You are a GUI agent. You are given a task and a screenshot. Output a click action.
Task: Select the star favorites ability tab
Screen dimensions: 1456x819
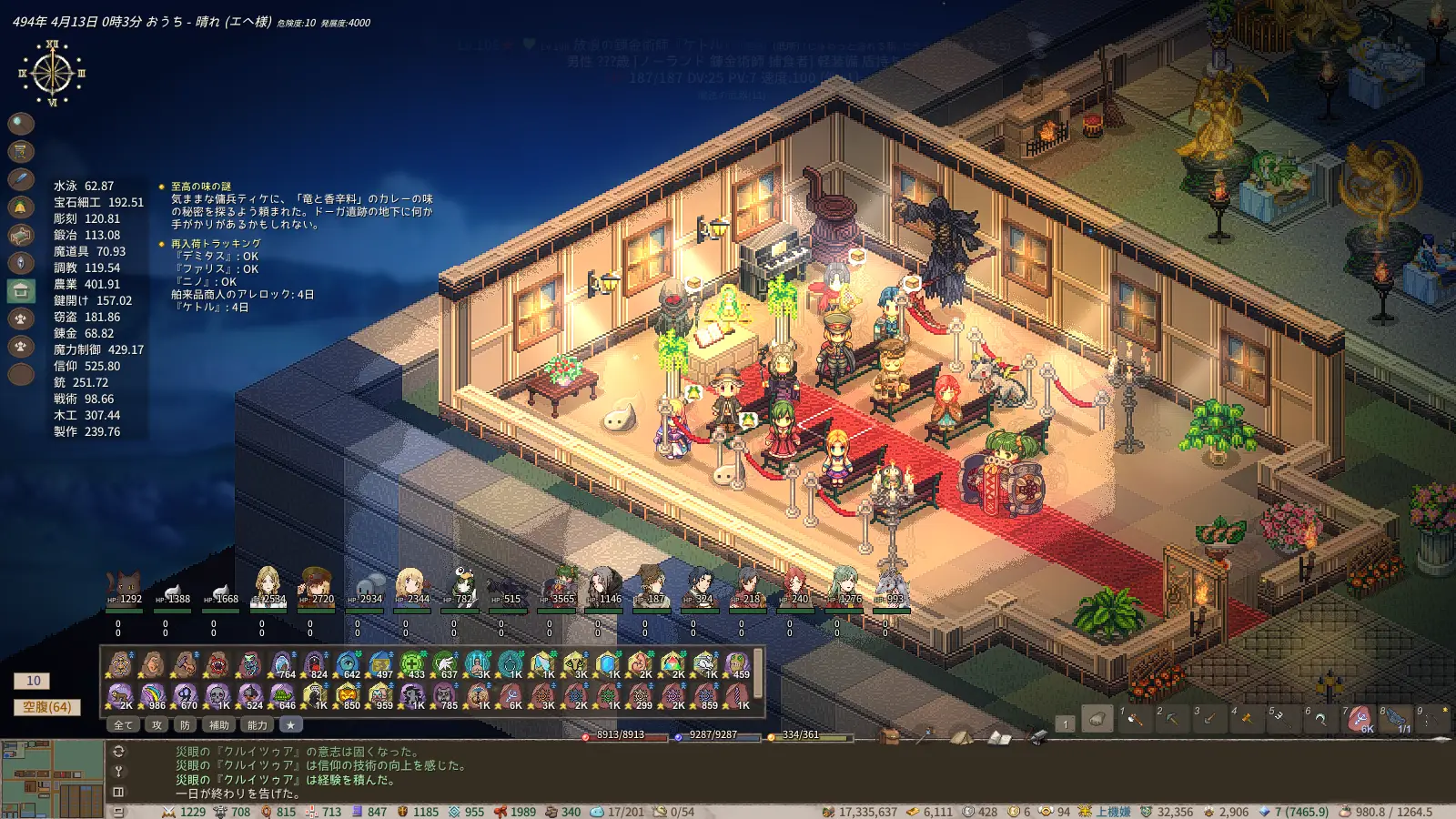290,725
